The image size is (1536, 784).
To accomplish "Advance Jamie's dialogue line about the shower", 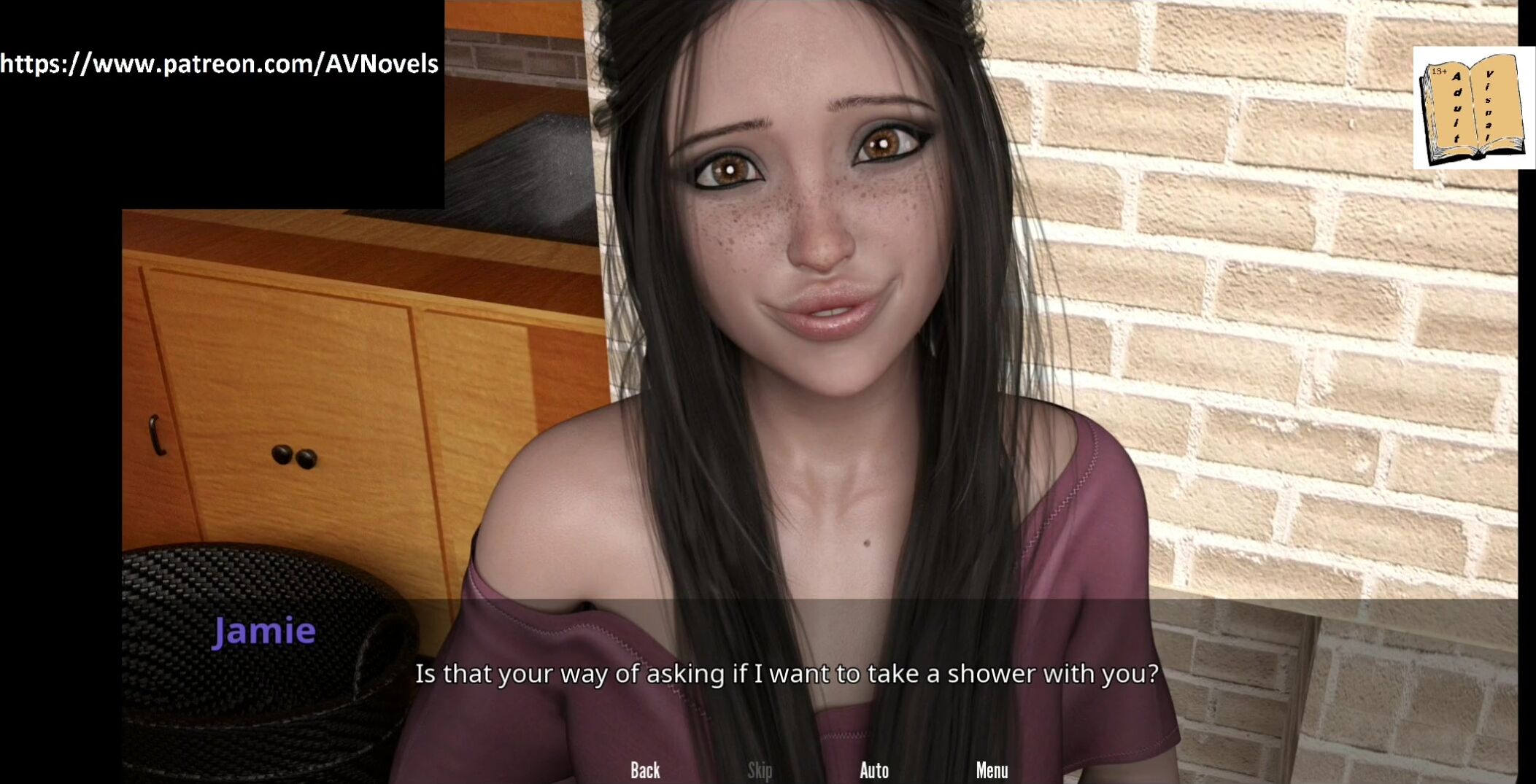I will click(x=786, y=673).
